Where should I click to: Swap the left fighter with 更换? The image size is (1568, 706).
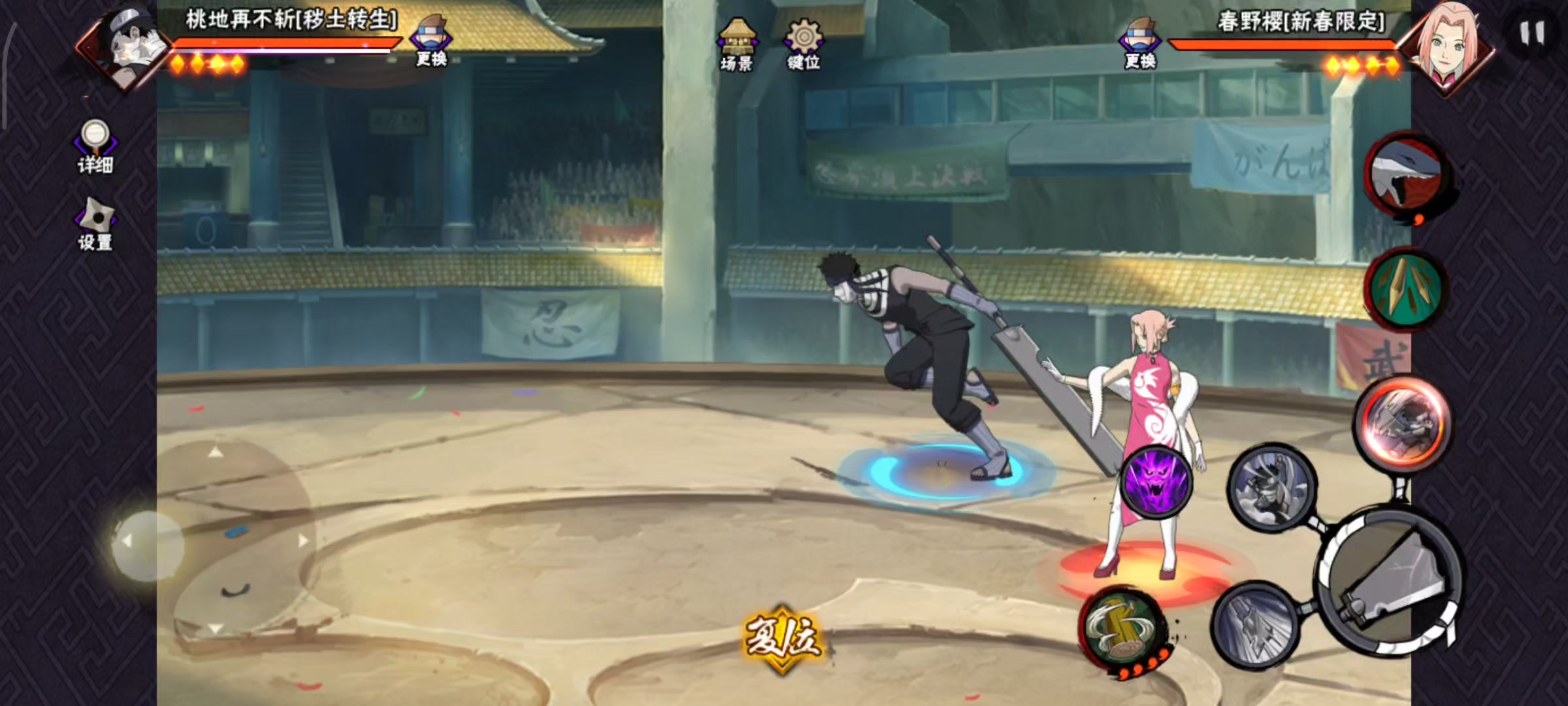coord(431,41)
